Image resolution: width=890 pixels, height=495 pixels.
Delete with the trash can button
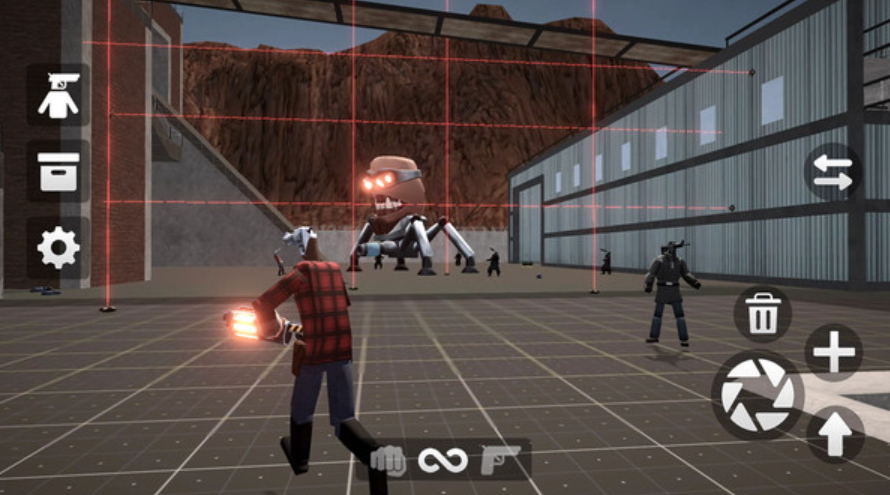[x=763, y=314]
